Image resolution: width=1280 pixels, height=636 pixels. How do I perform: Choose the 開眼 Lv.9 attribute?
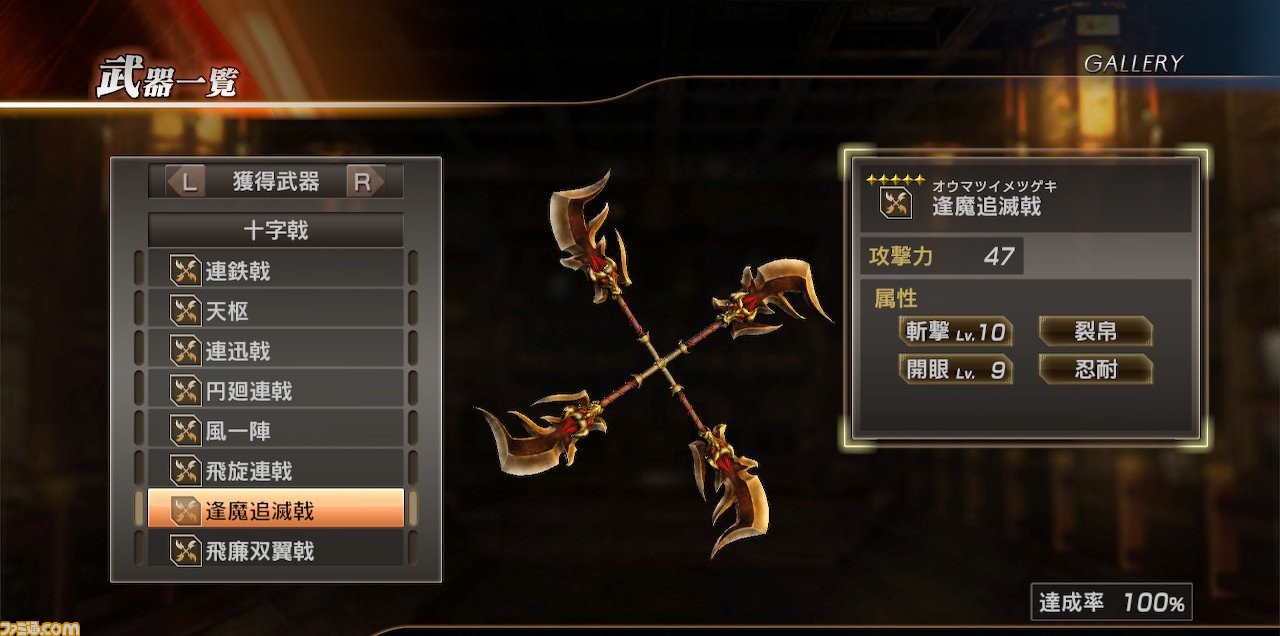pos(955,370)
